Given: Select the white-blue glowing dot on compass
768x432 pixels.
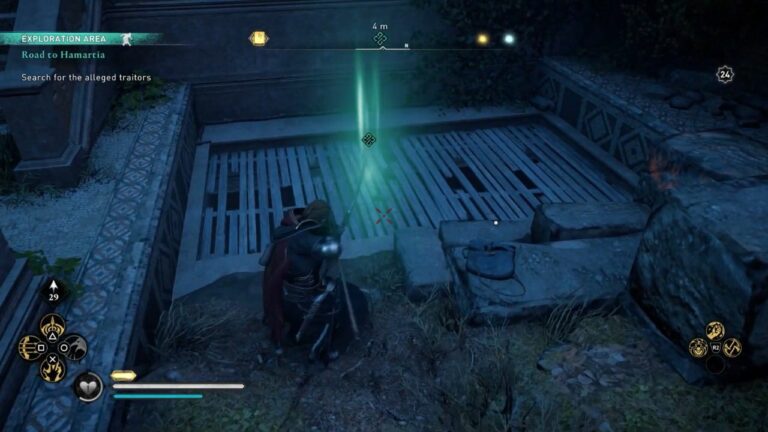Looking at the screenshot, I should point(508,39).
